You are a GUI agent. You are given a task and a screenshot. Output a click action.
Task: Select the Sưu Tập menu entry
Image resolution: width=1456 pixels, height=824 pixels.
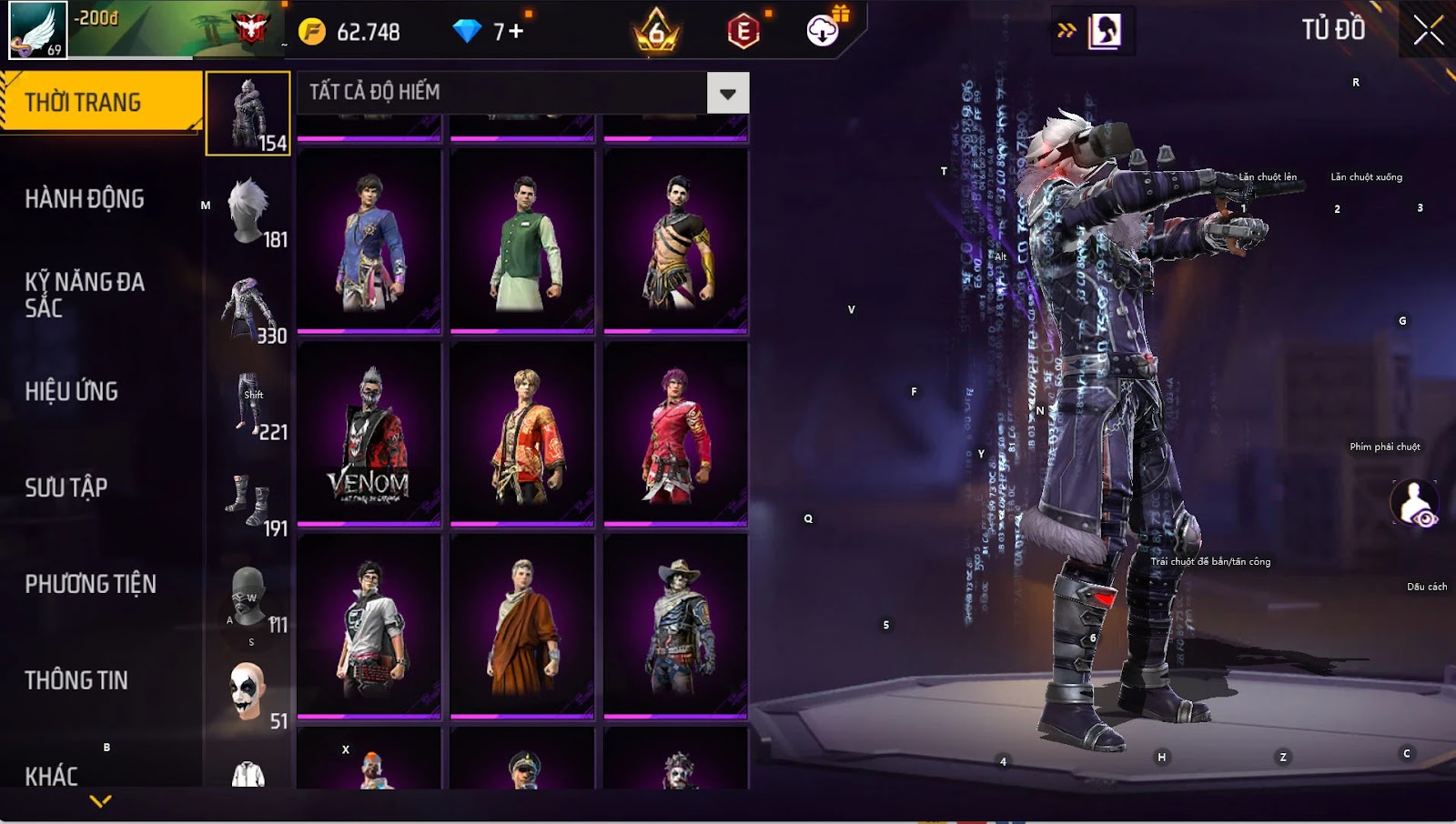pyautogui.click(x=66, y=487)
